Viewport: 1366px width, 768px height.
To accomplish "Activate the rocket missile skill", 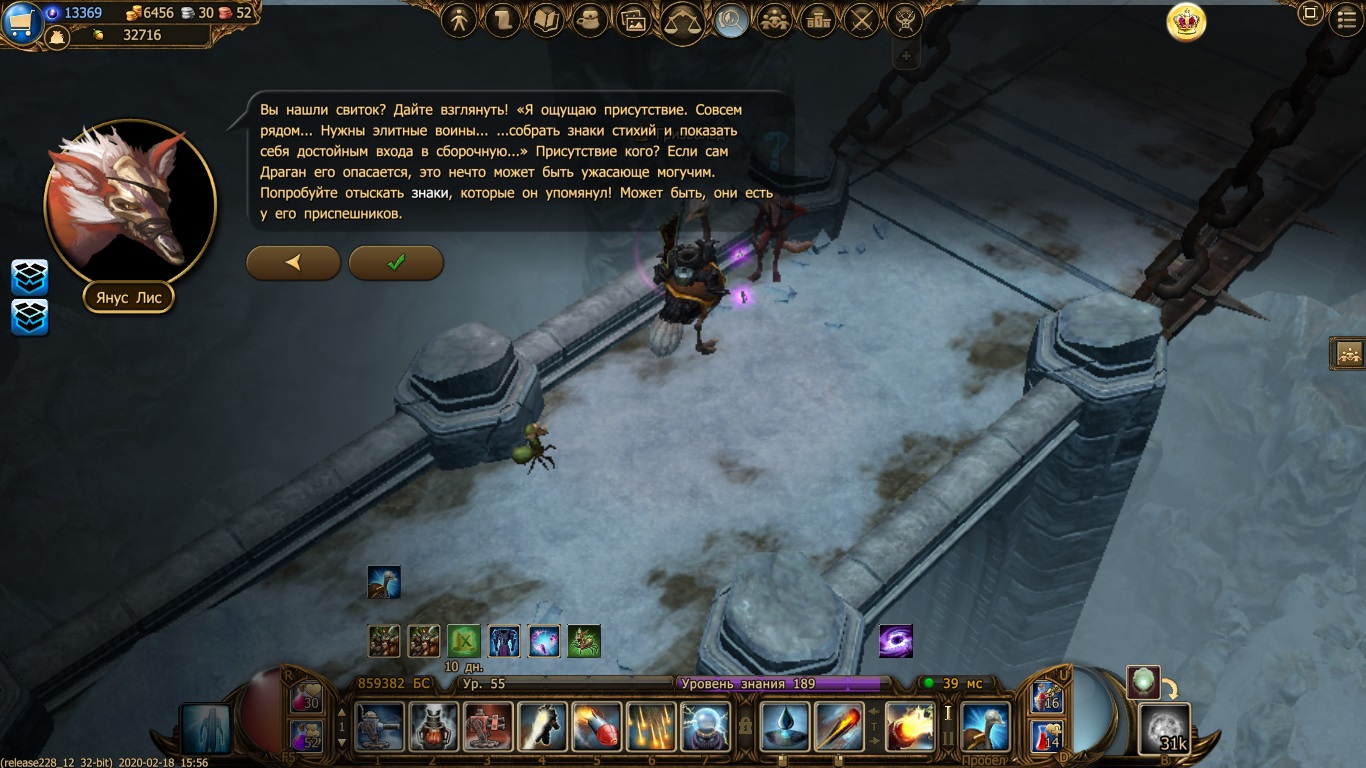I will pyautogui.click(x=596, y=727).
